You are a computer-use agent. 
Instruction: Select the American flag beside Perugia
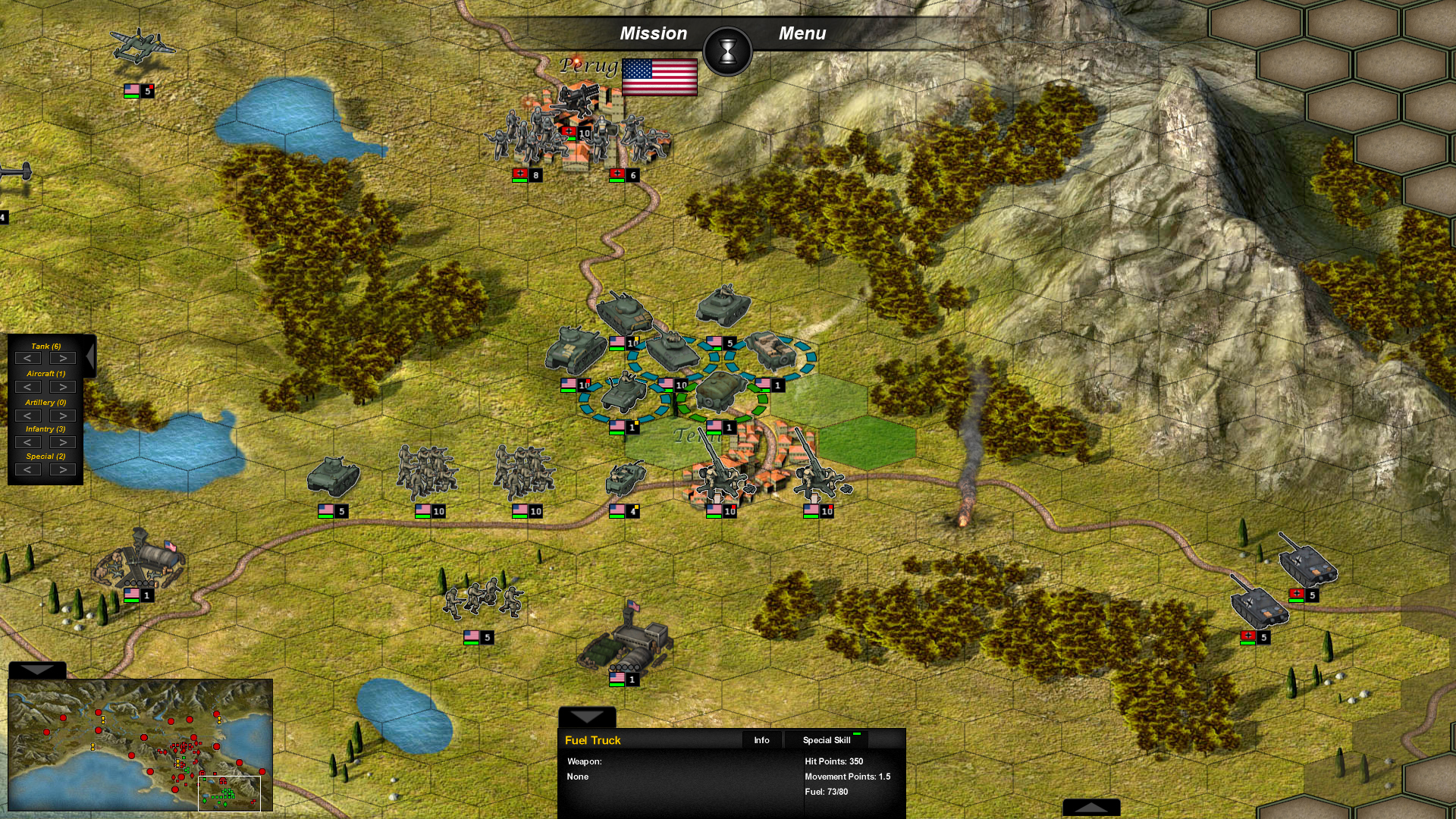click(659, 78)
